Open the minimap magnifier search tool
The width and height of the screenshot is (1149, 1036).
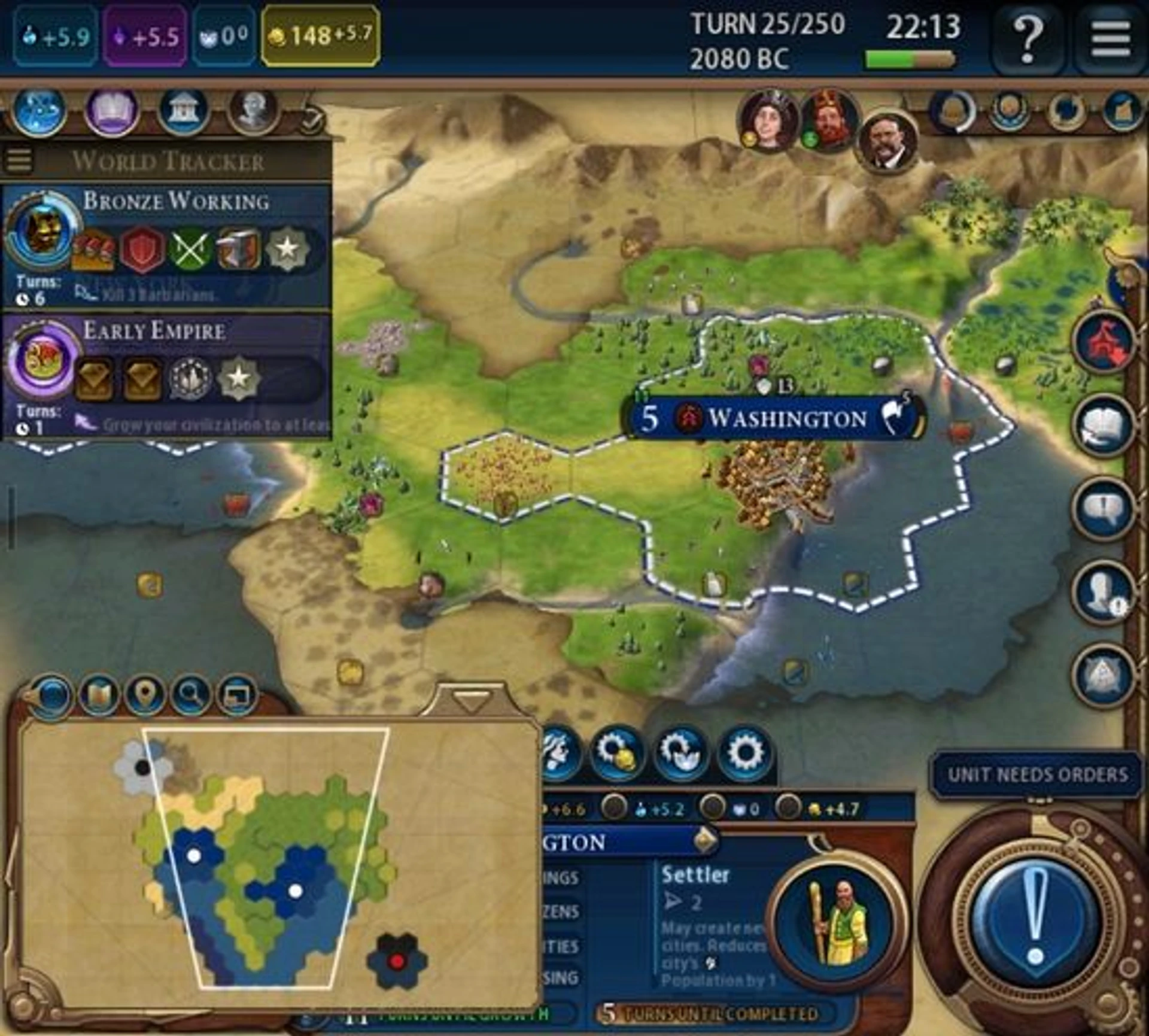click(191, 695)
